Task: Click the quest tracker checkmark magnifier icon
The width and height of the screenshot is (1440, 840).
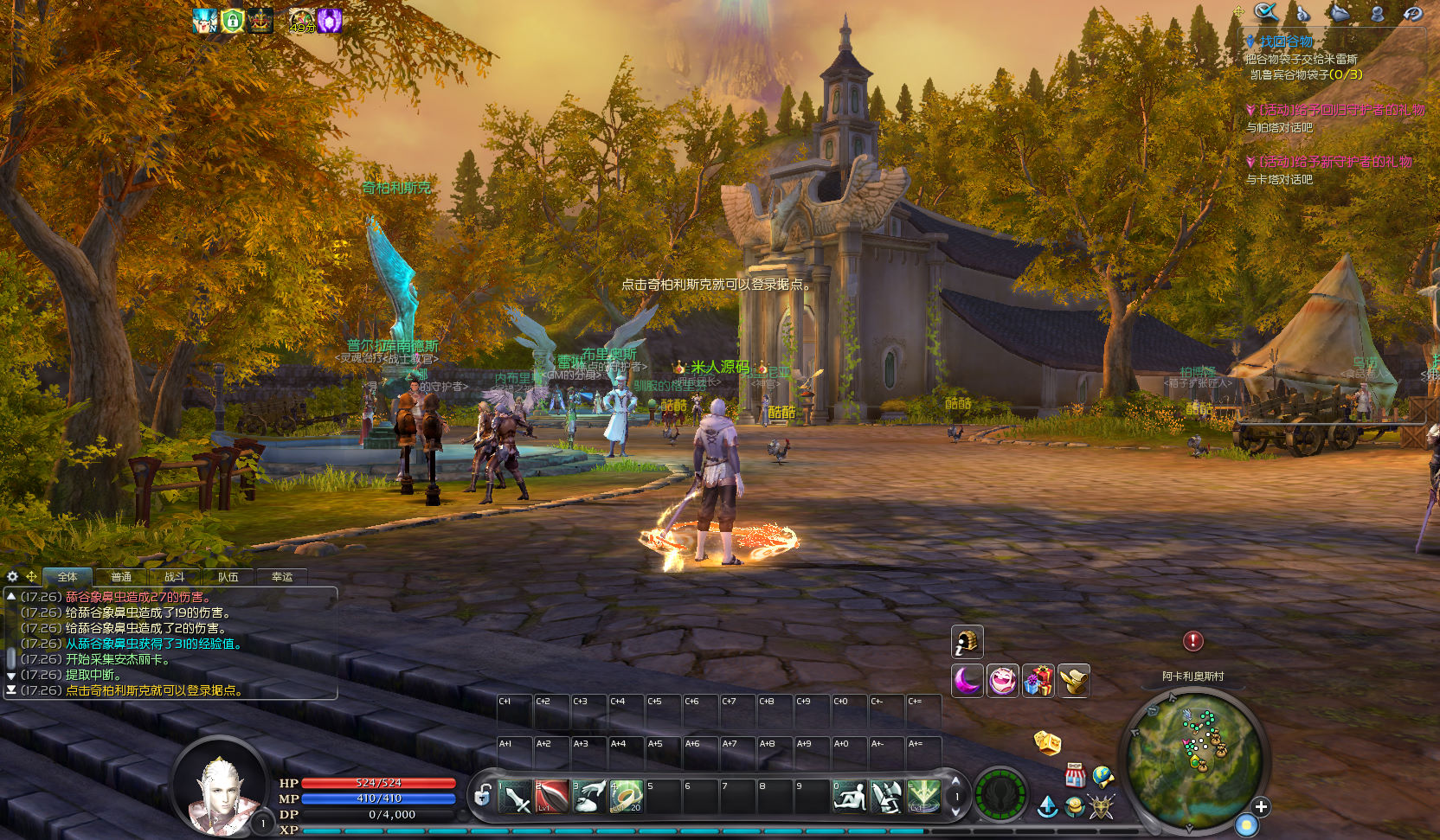Action: [1266, 12]
